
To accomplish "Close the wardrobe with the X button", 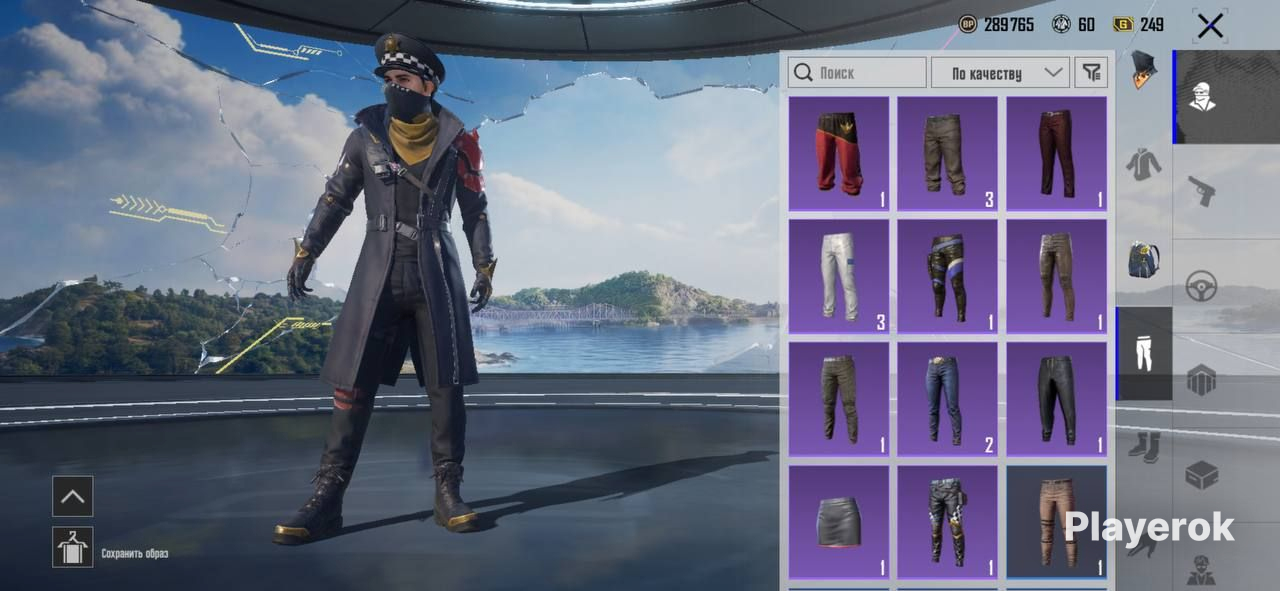I will tap(1210, 26).
